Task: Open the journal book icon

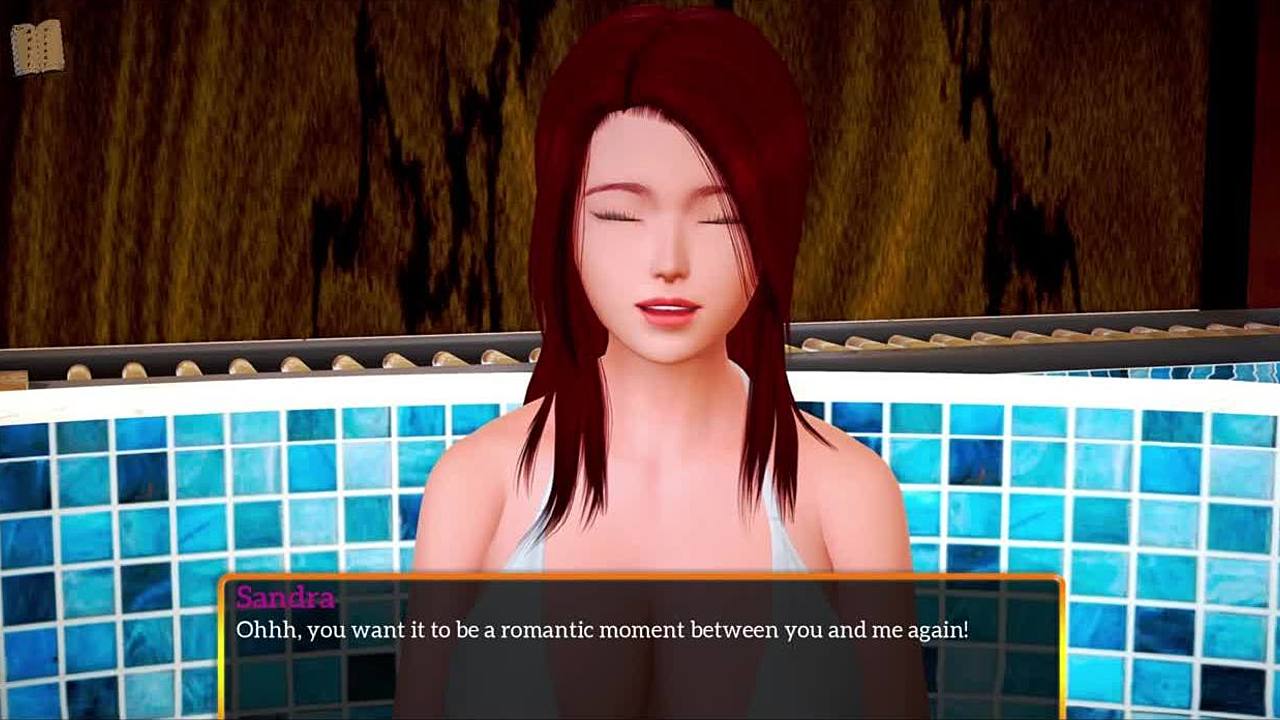Action: (x=37, y=47)
